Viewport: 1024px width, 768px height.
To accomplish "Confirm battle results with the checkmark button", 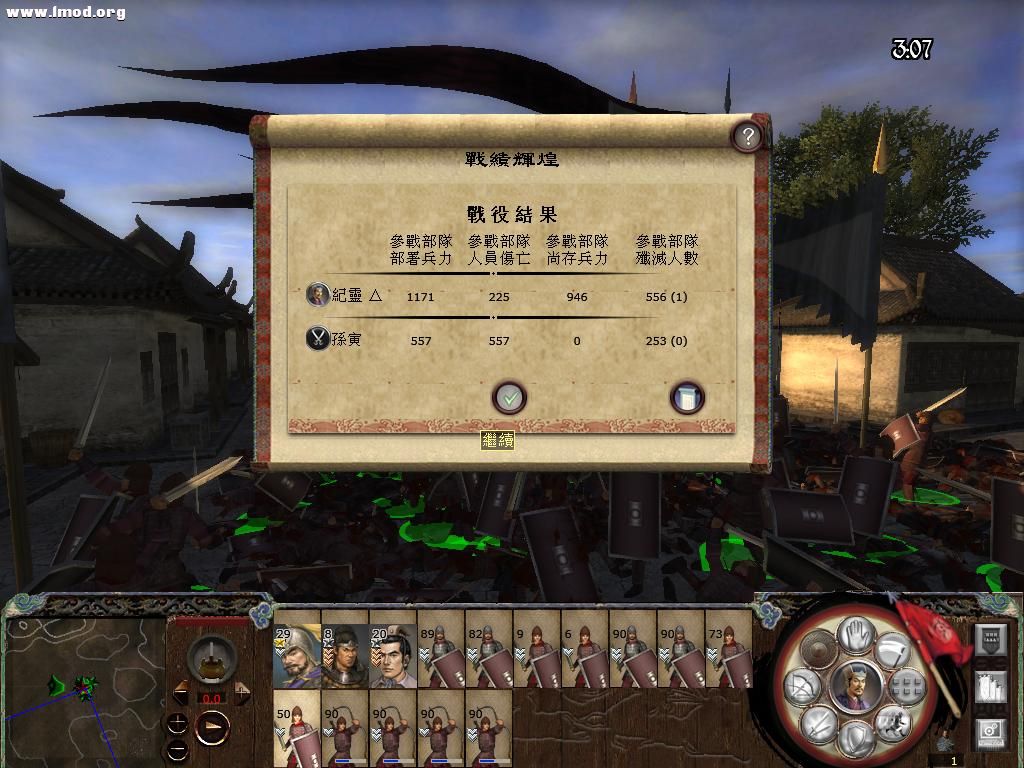I will point(510,398).
